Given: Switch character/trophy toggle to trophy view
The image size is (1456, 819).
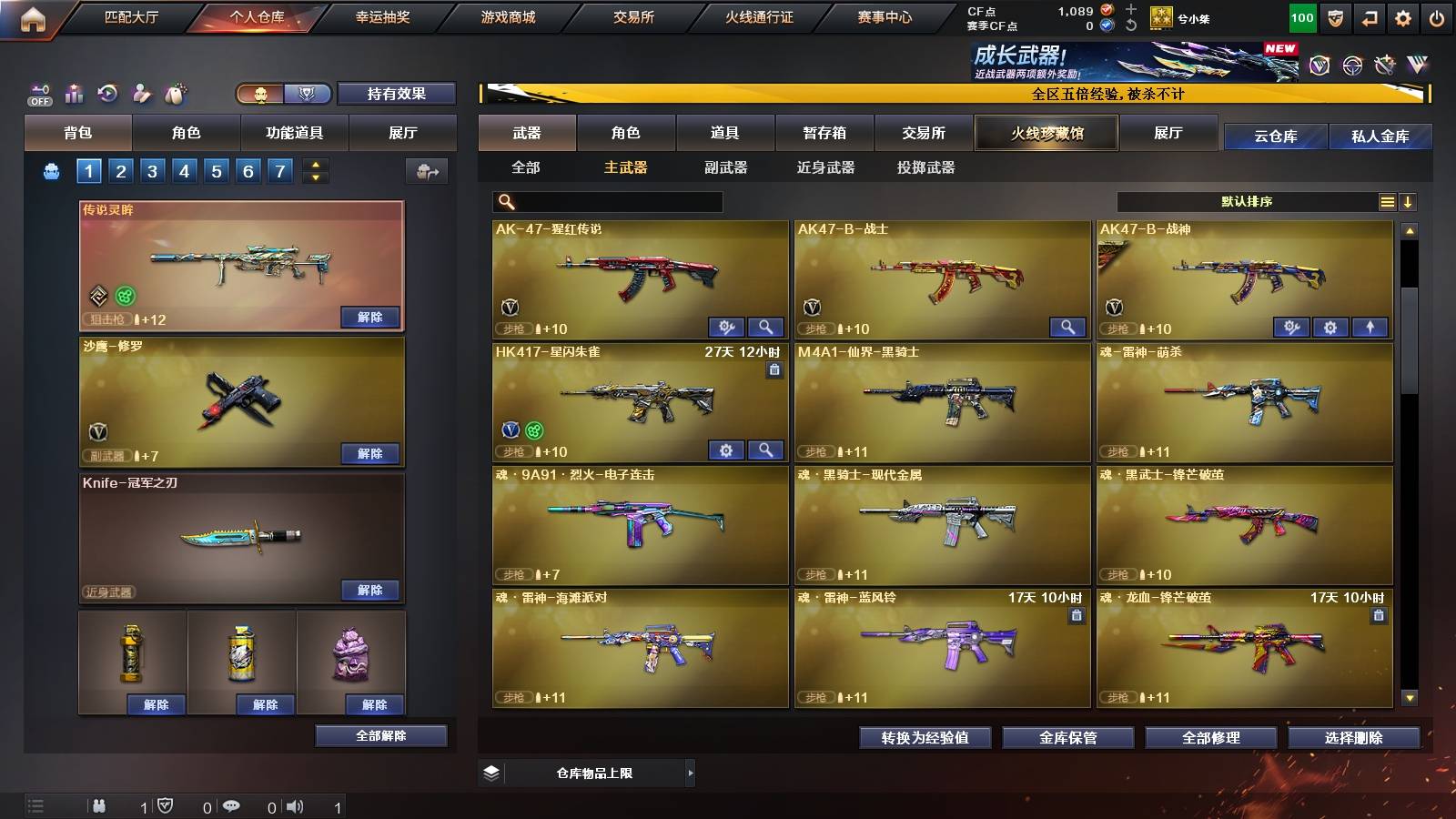Looking at the screenshot, I should pyautogui.click(x=307, y=94).
